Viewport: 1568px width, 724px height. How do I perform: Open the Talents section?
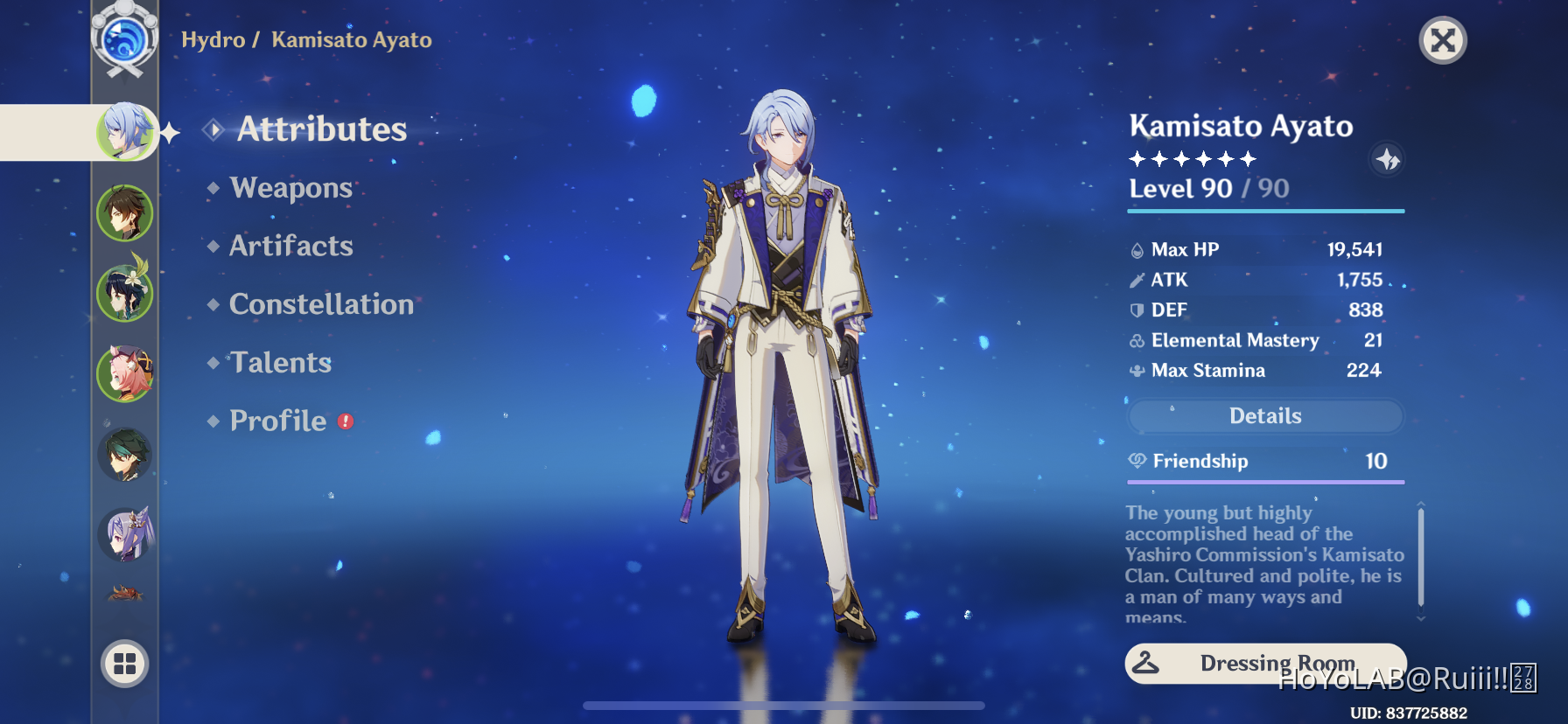[x=280, y=362]
